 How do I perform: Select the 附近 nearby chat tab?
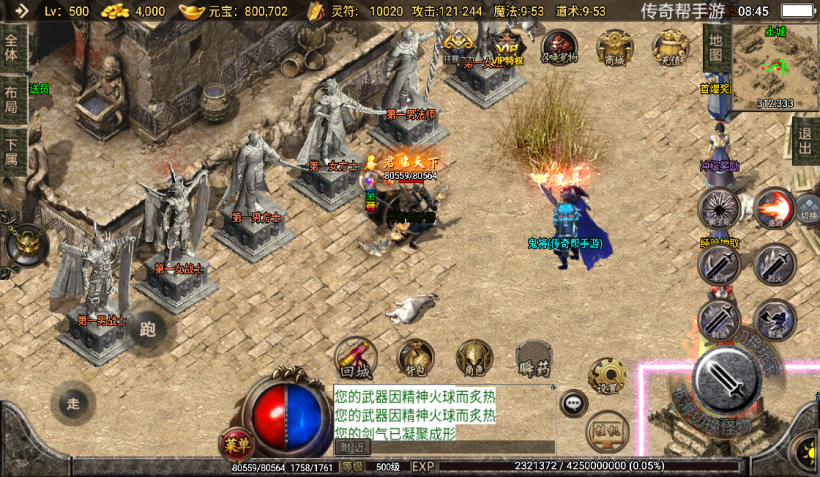pos(352,447)
